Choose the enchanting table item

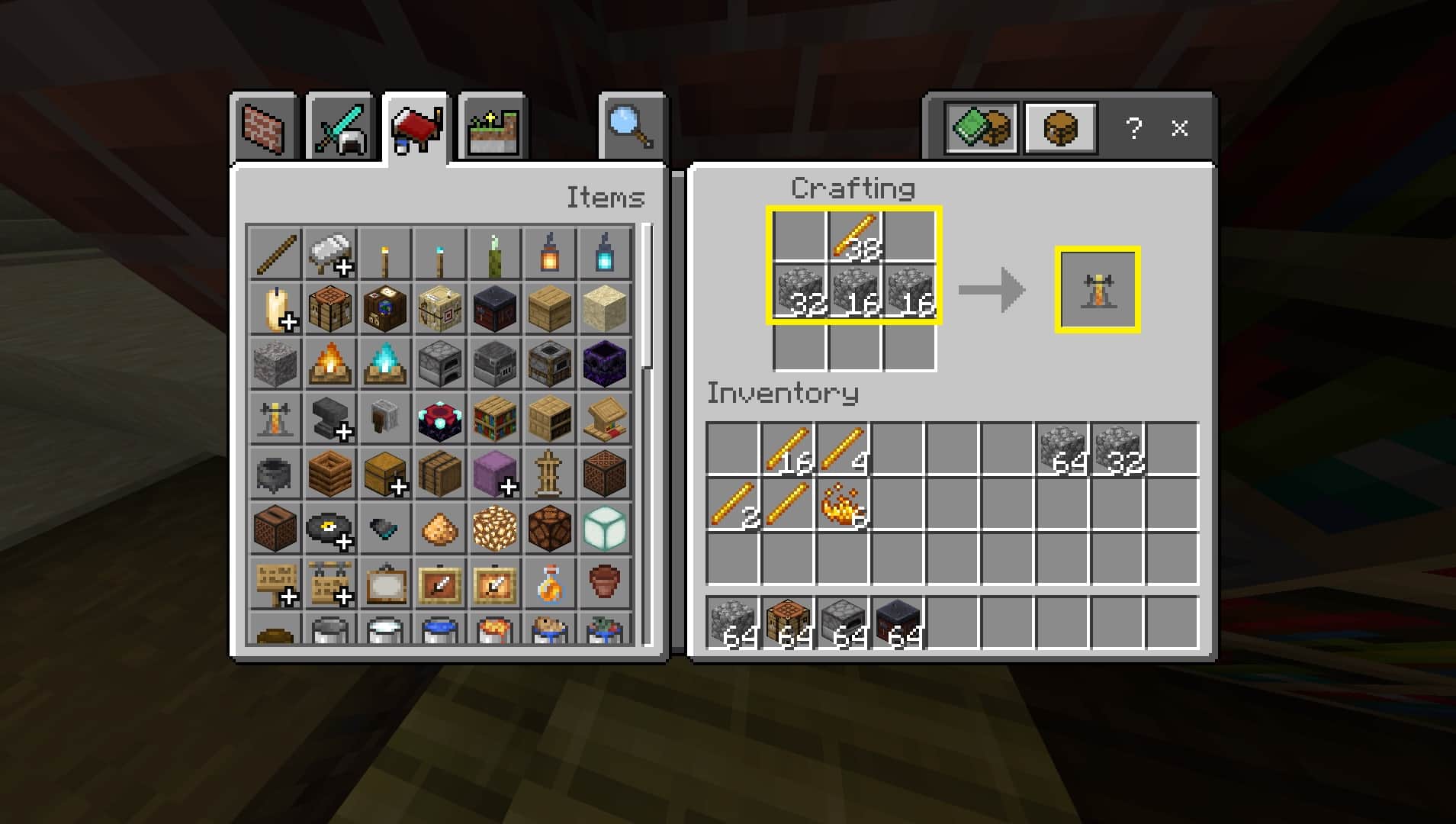point(440,420)
